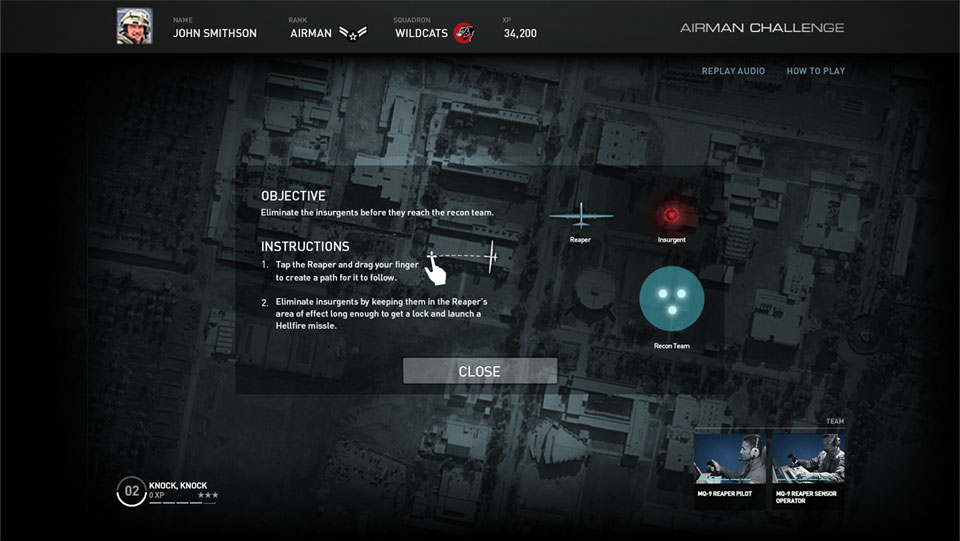The height and width of the screenshot is (541, 960).
Task: Replay the audio briefing
Action: pos(733,71)
